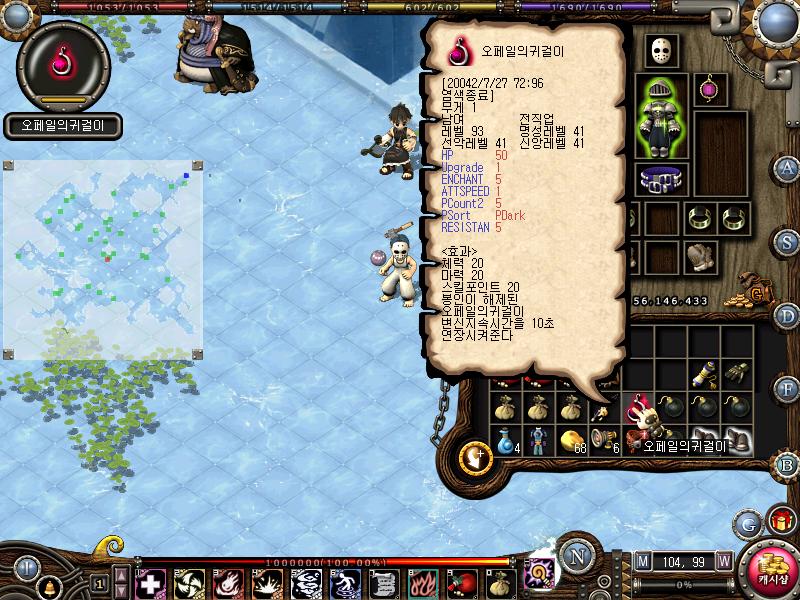Click the round A side button

click(787, 166)
